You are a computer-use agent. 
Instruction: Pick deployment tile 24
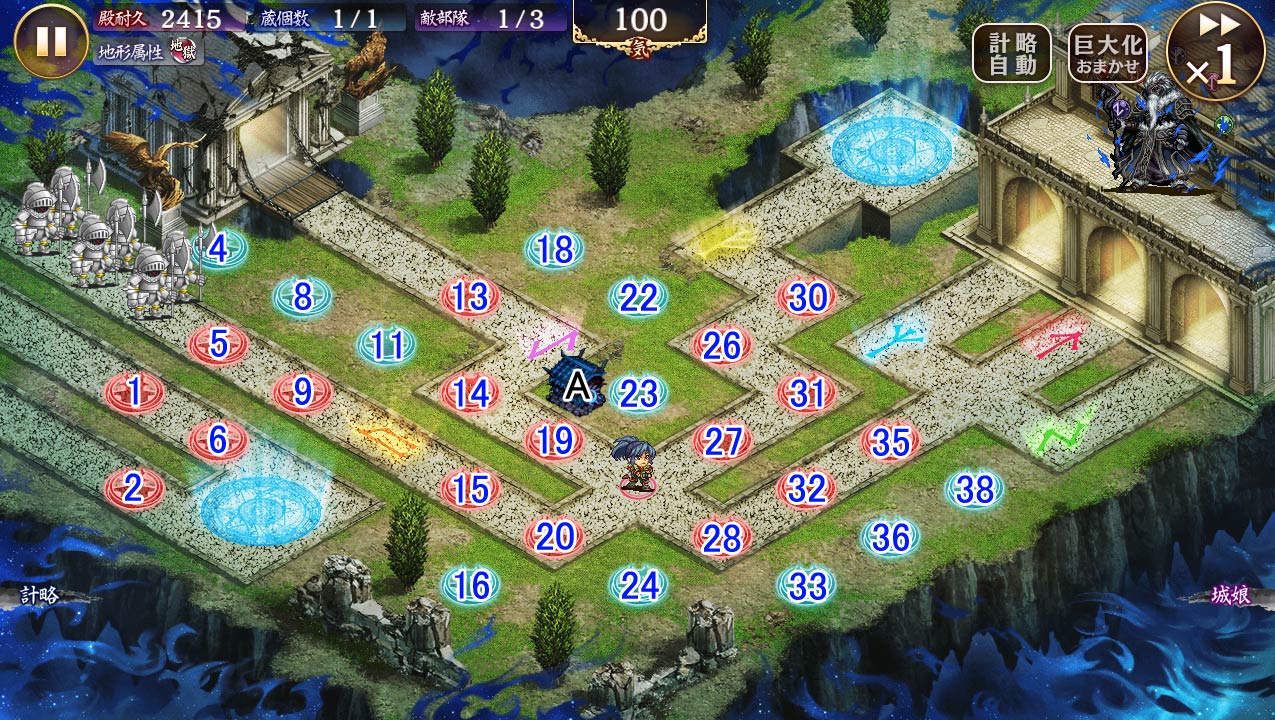click(638, 585)
